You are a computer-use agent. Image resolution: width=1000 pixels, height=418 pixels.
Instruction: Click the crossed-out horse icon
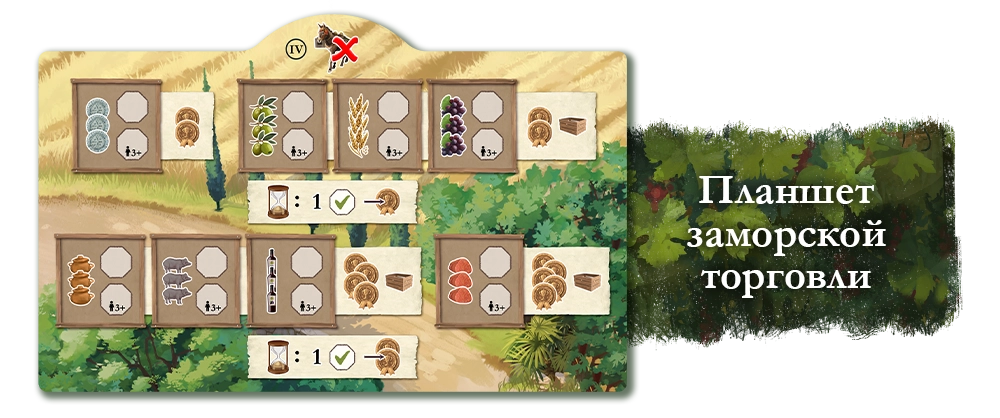pos(336,48)
